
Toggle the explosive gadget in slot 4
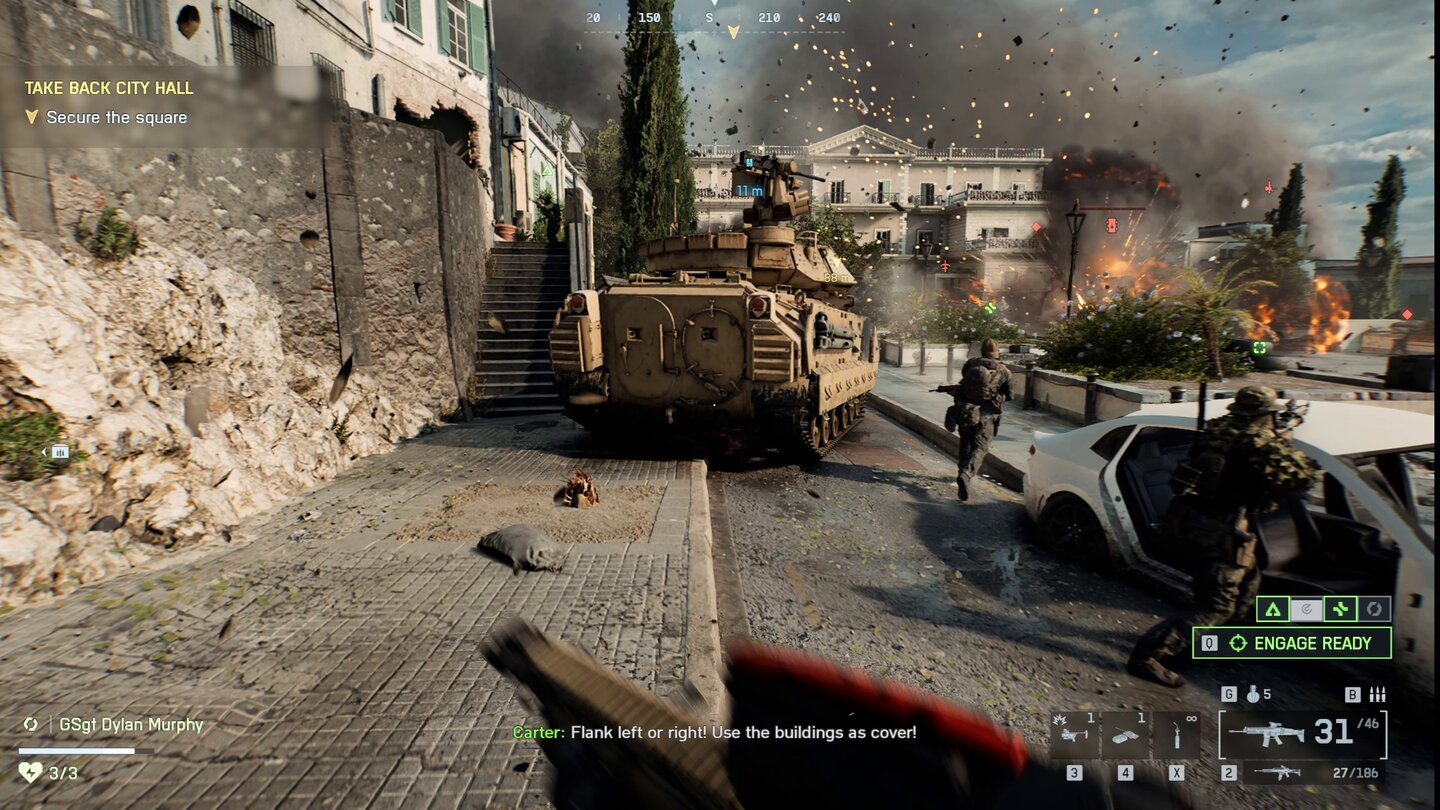coord(1125,733)
